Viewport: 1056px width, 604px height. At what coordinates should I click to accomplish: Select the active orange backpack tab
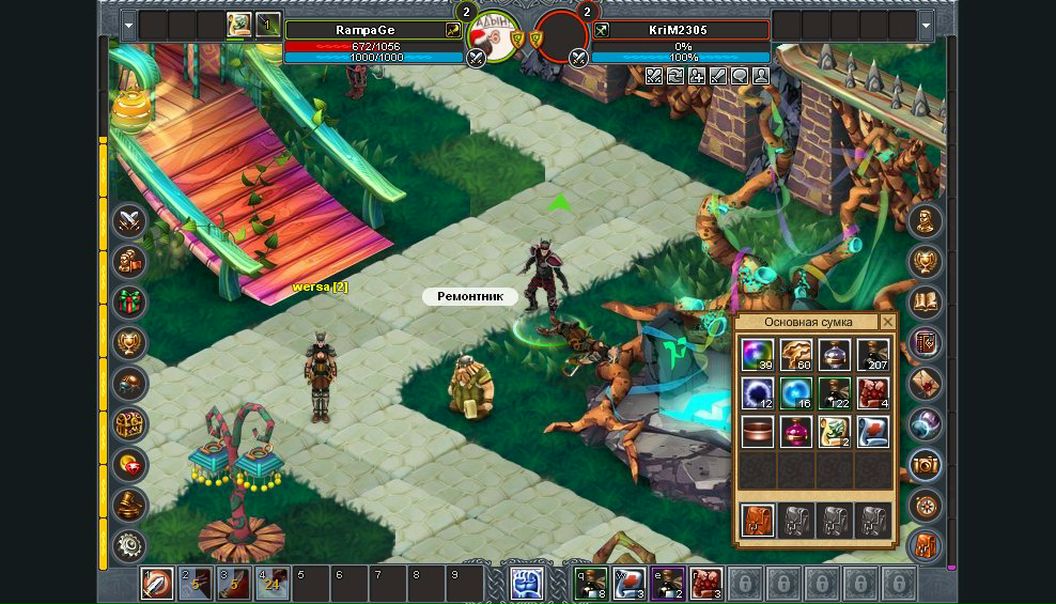click(x=757, y=520)
